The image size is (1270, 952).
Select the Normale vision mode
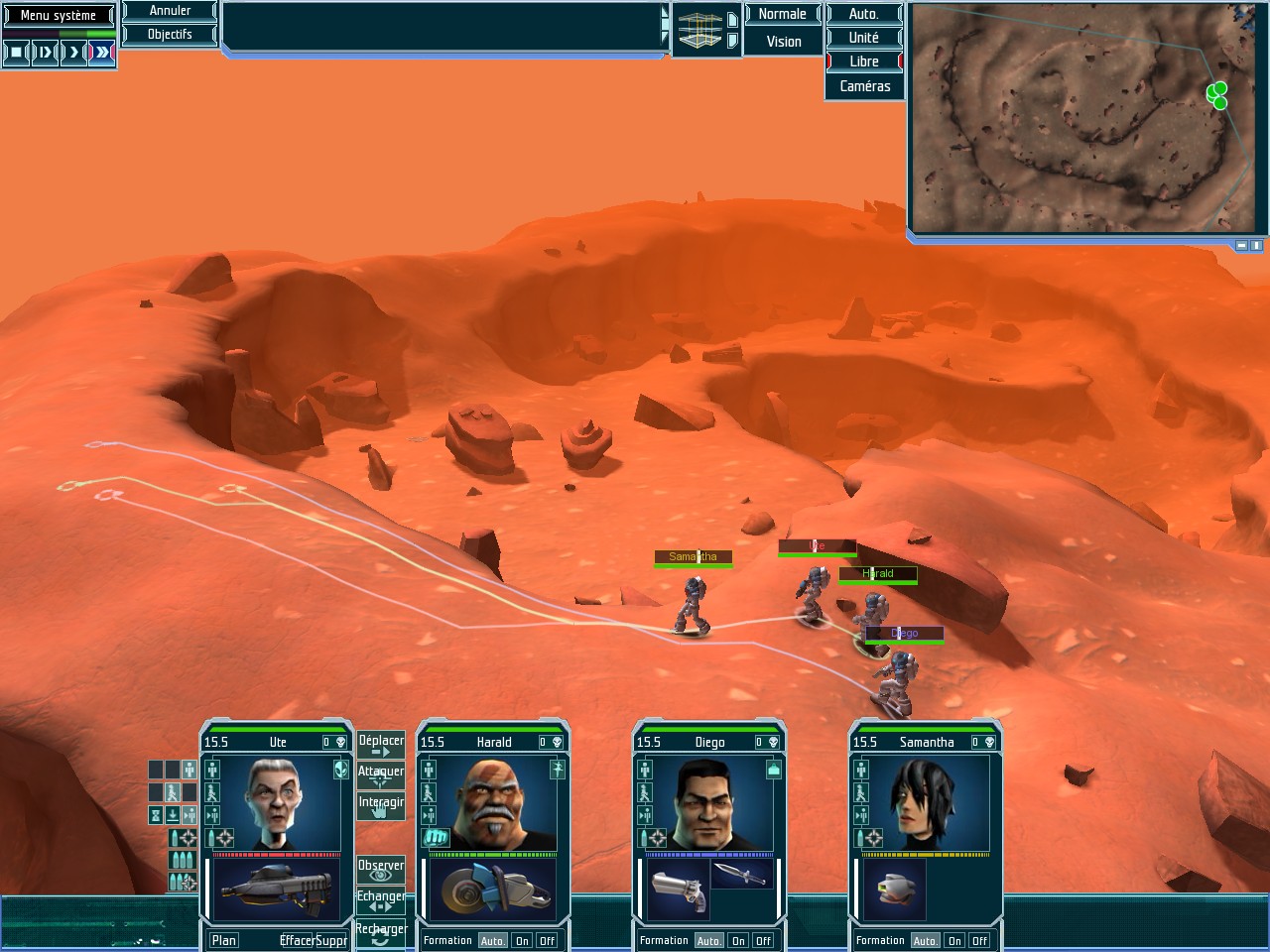coord(782,14)
